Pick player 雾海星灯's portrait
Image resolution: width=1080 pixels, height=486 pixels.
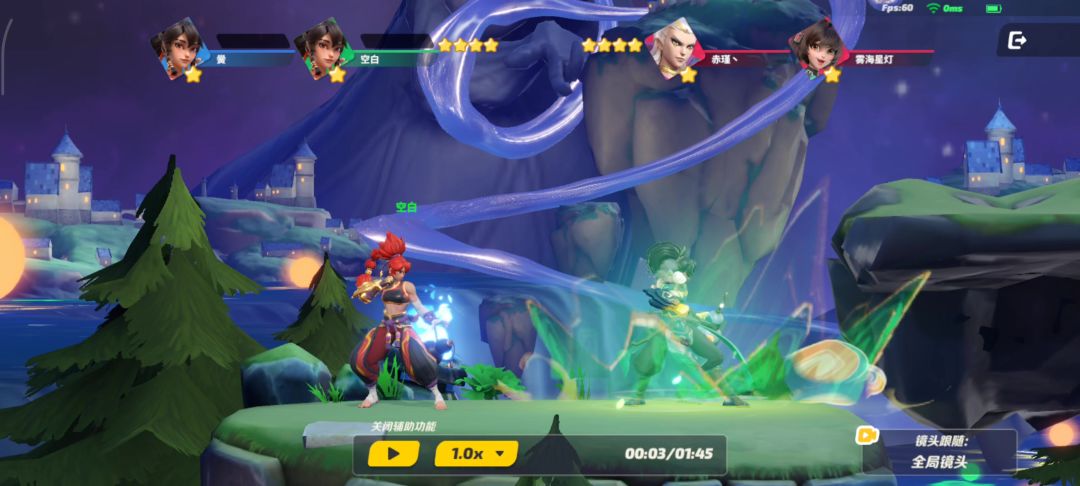point(812,46)
